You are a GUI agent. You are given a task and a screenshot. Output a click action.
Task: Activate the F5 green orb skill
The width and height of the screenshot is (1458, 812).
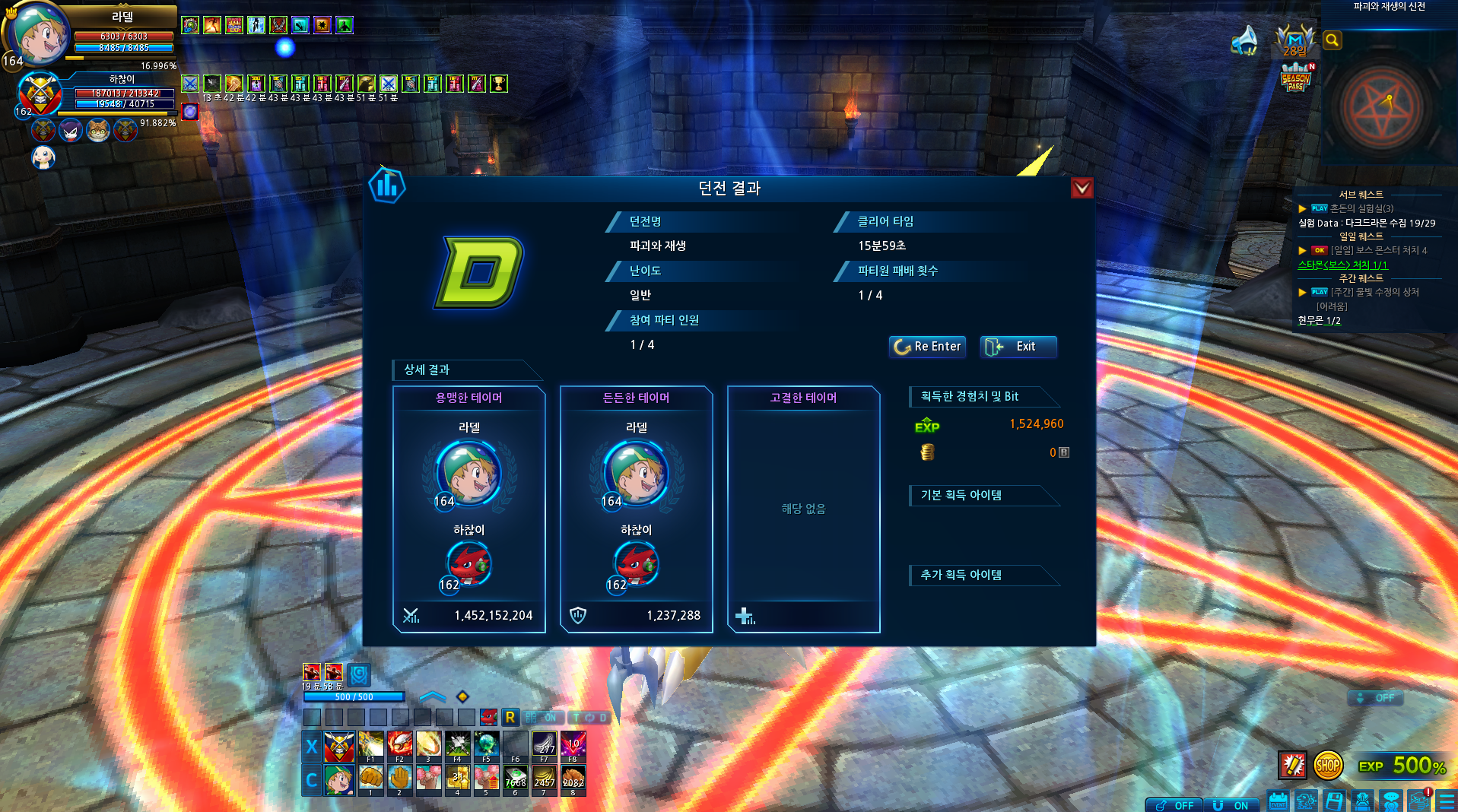tap(486, 744)
